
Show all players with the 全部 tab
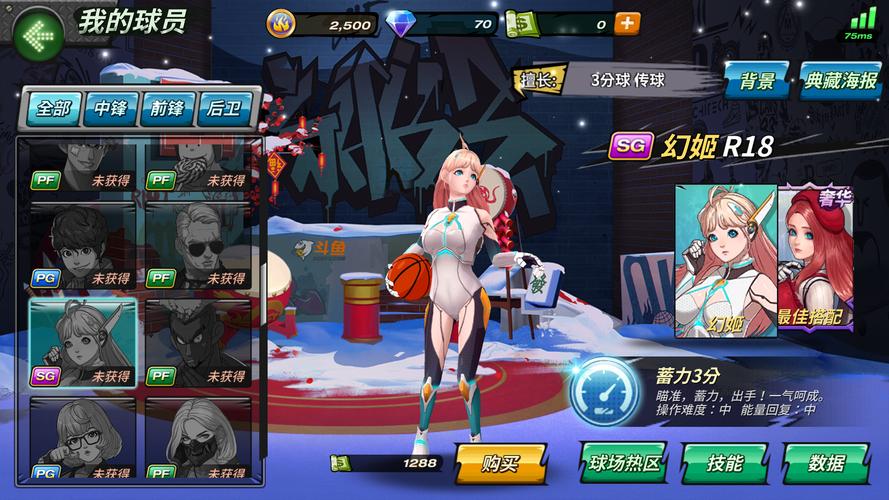(52, 108)
